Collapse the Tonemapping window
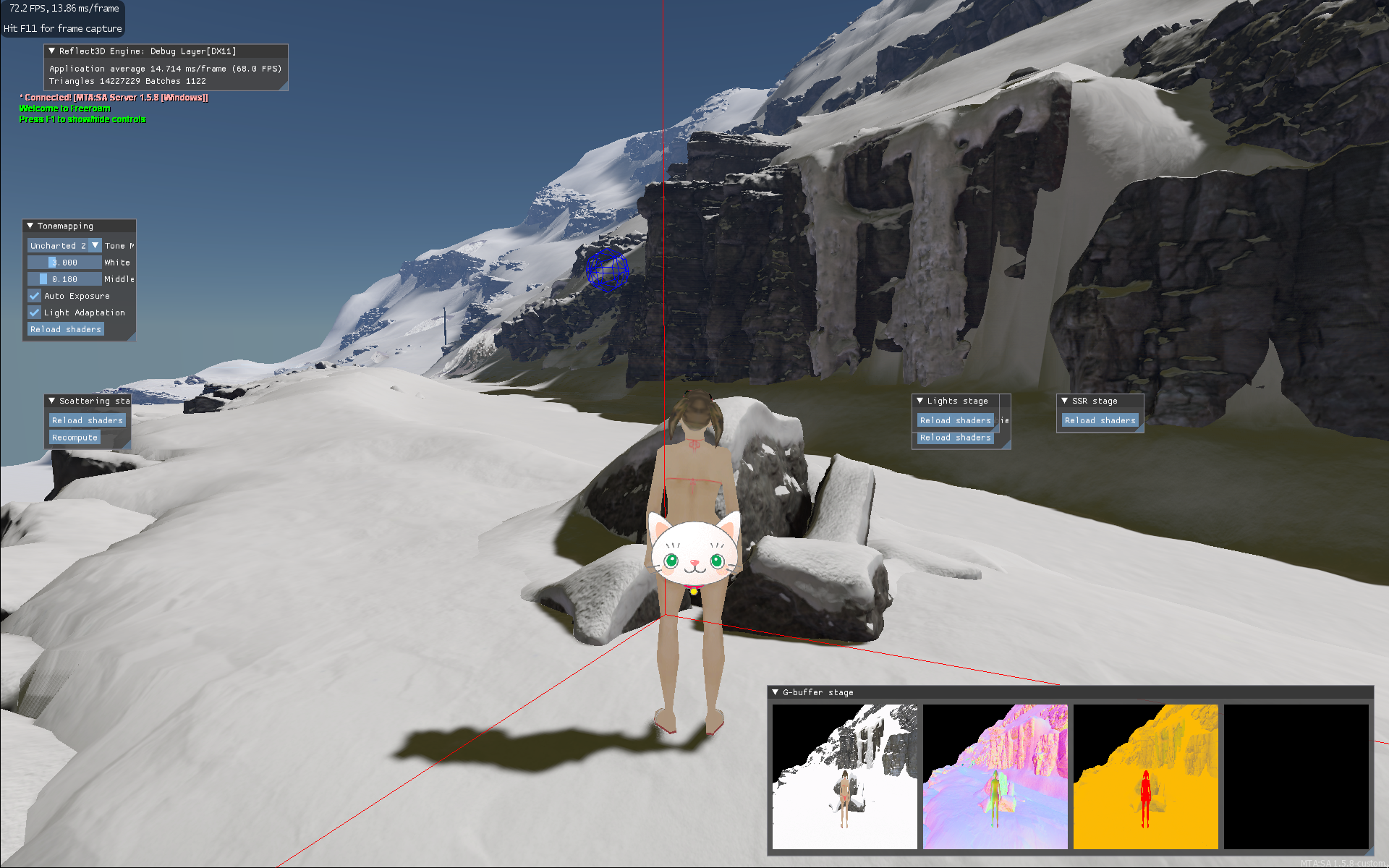This screenshot has height=868, width=1389. [x=30, y=226]
